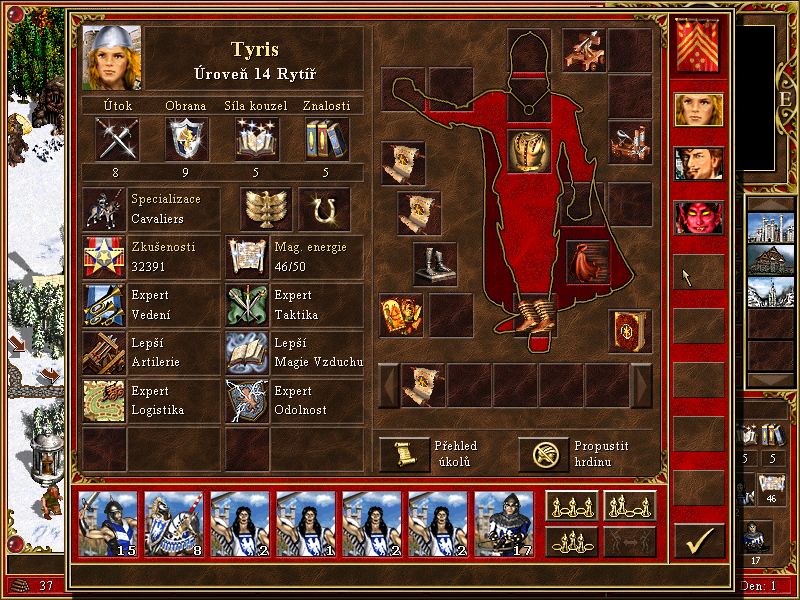The height and width of the screenshot is (600, 800).
Task: Click Tyris's hero portrait
Action: (112, 58)
